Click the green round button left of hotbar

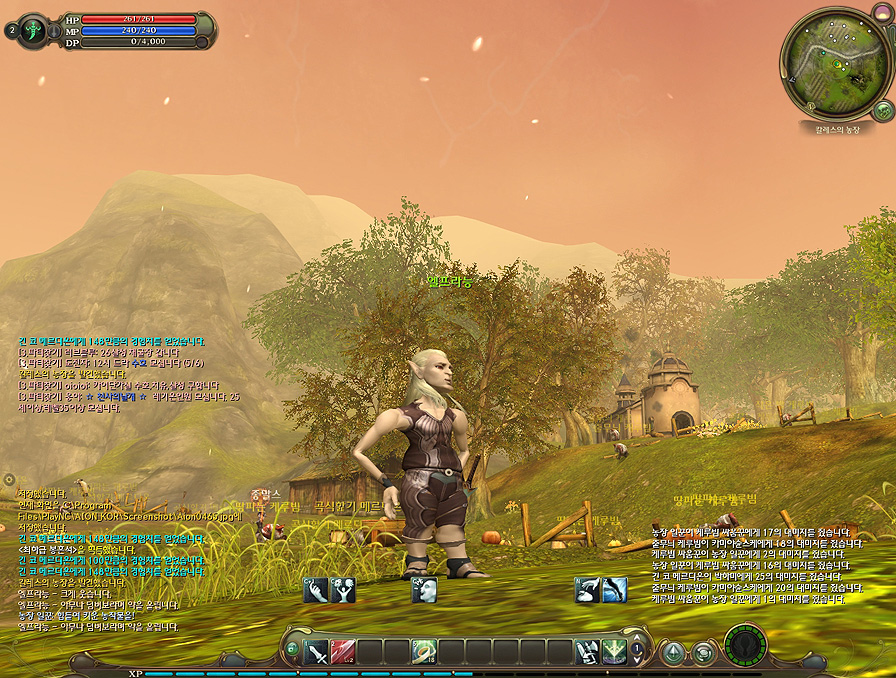coord(291,649)
